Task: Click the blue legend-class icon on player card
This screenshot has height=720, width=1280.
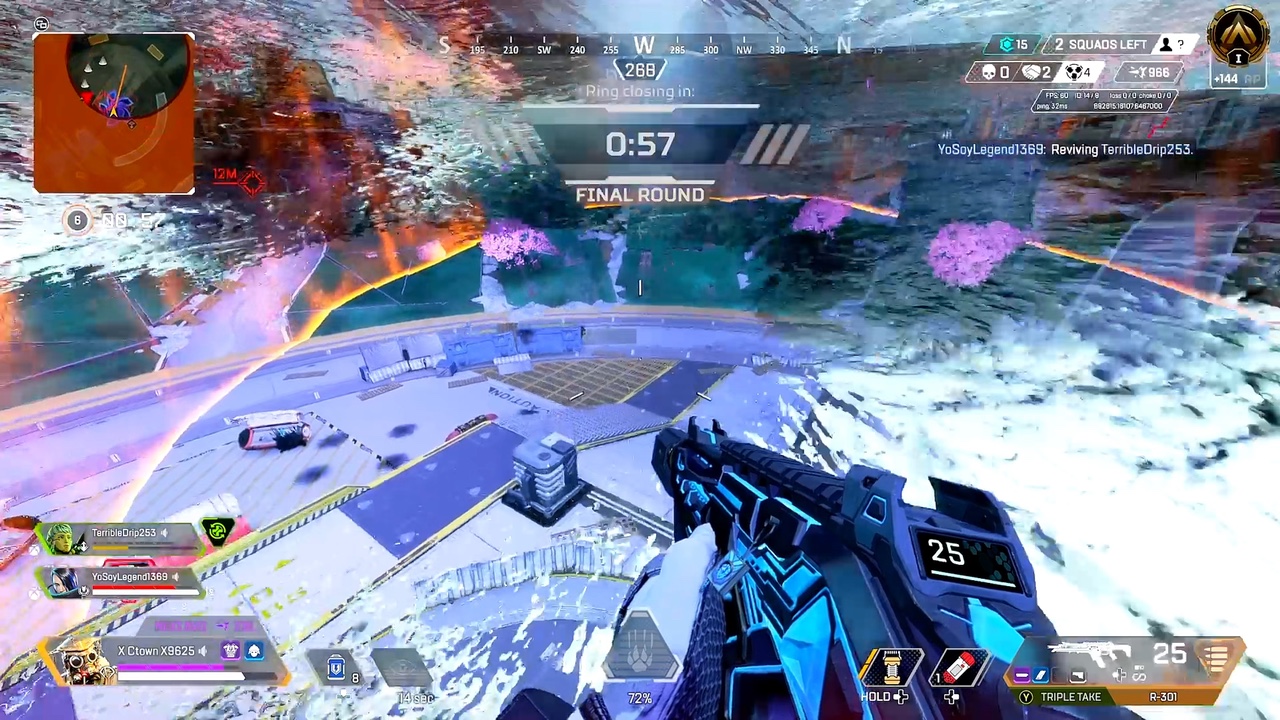Action: (x=254, y=651)
